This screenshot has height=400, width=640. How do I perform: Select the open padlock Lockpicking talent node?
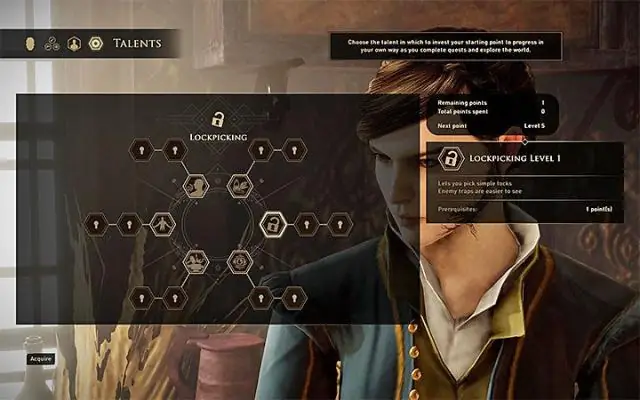point(270,224)
